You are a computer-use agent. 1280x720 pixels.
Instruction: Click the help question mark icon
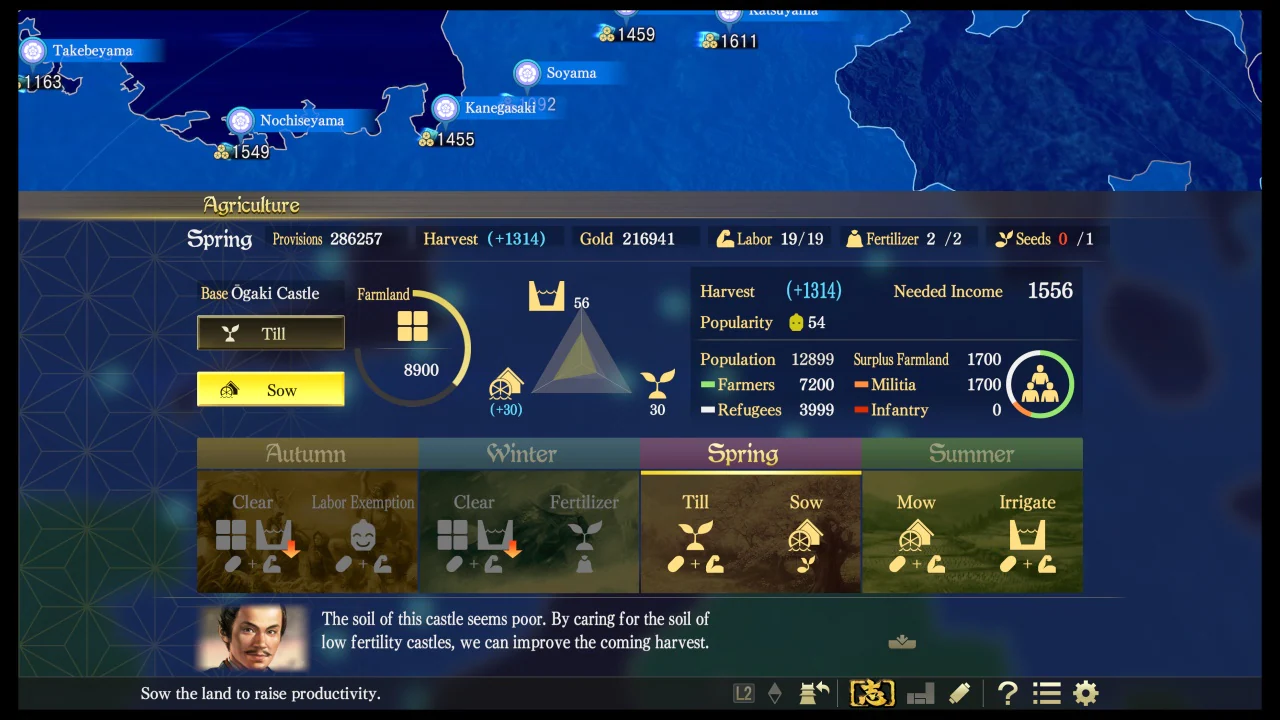click(1007, 693)
